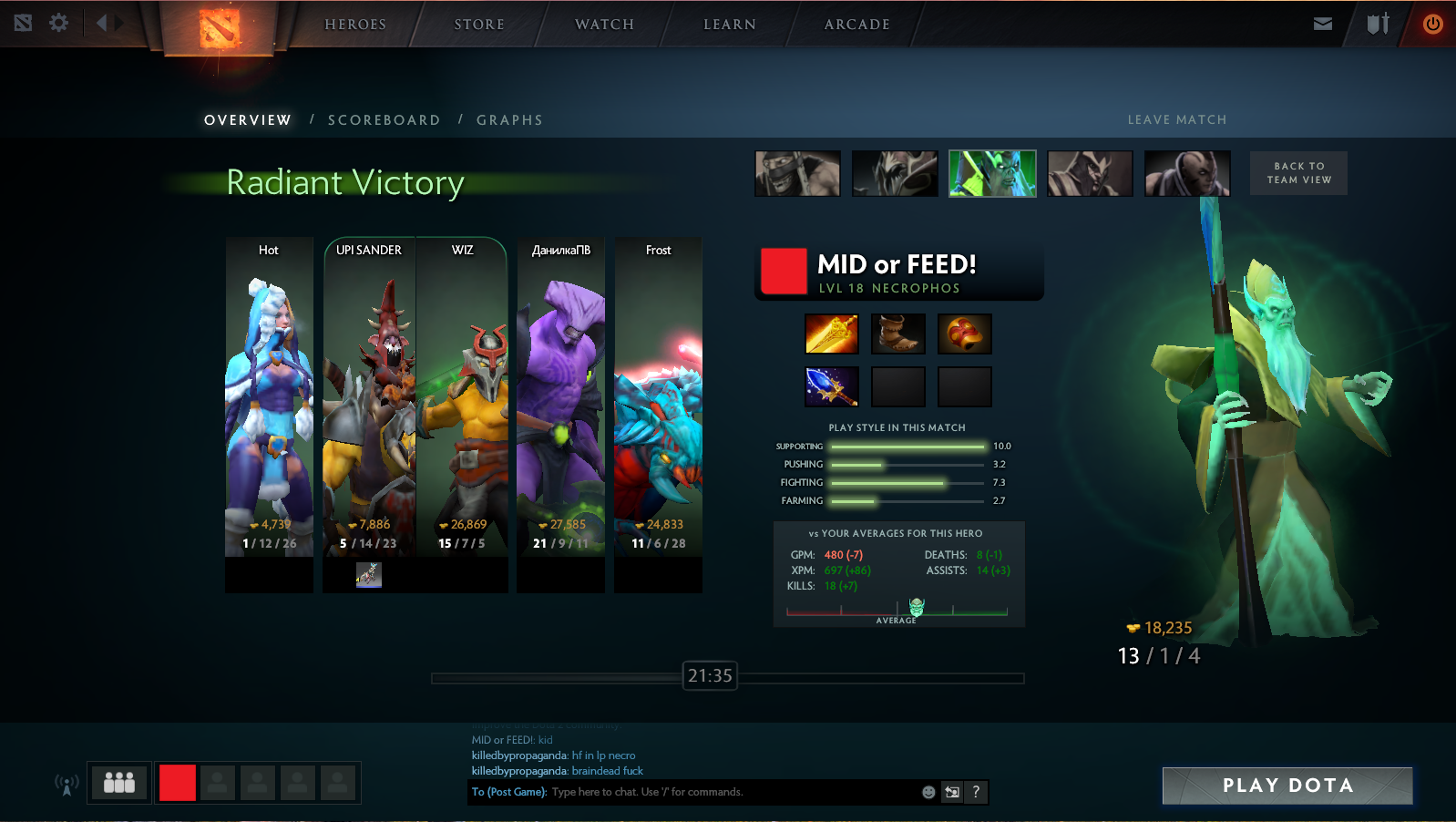
Task: Open the settings gear icon
Action: 59,23
